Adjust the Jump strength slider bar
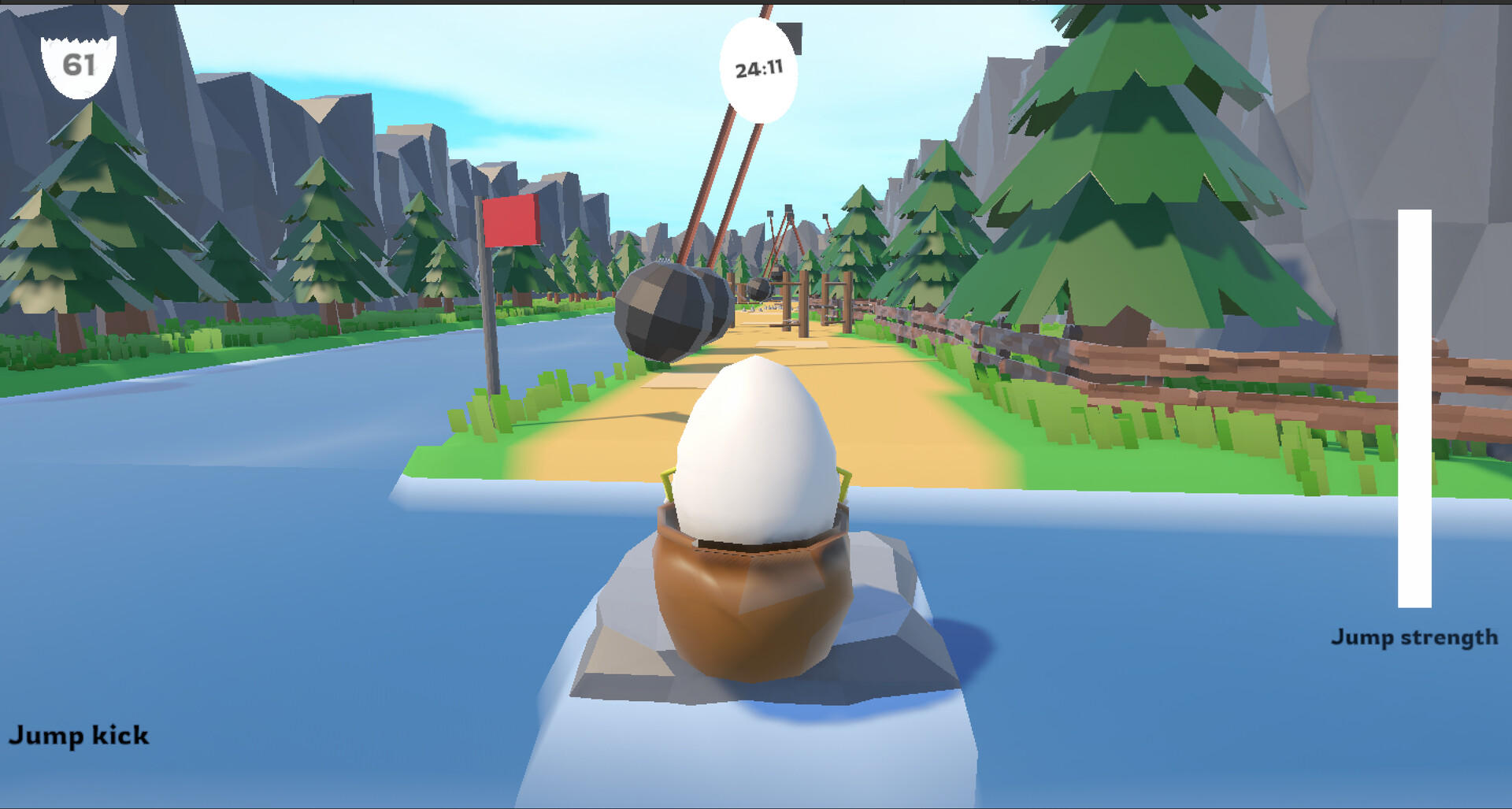Image resolution: width=1512 pixels, height=809 pixels. (x=1417, y=410)
